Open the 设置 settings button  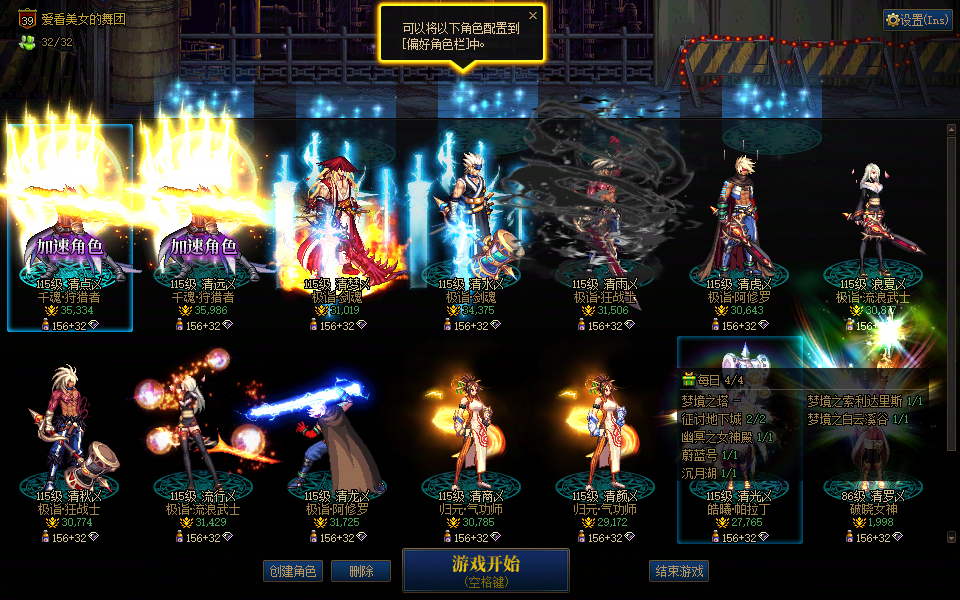point(917,19)
